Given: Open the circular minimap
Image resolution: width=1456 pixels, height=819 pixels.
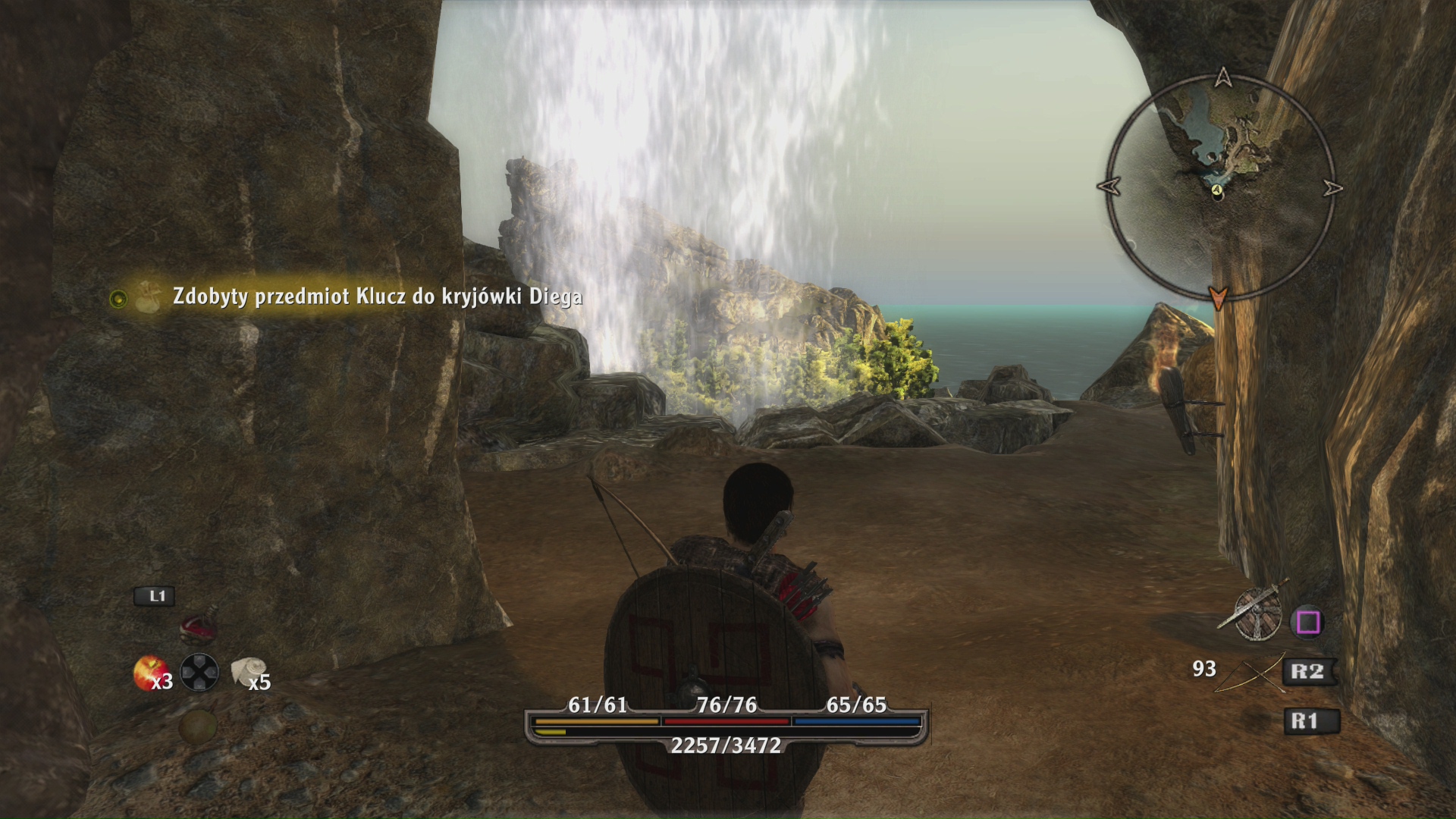Looking at the screenshot, I should point(1219,187).
